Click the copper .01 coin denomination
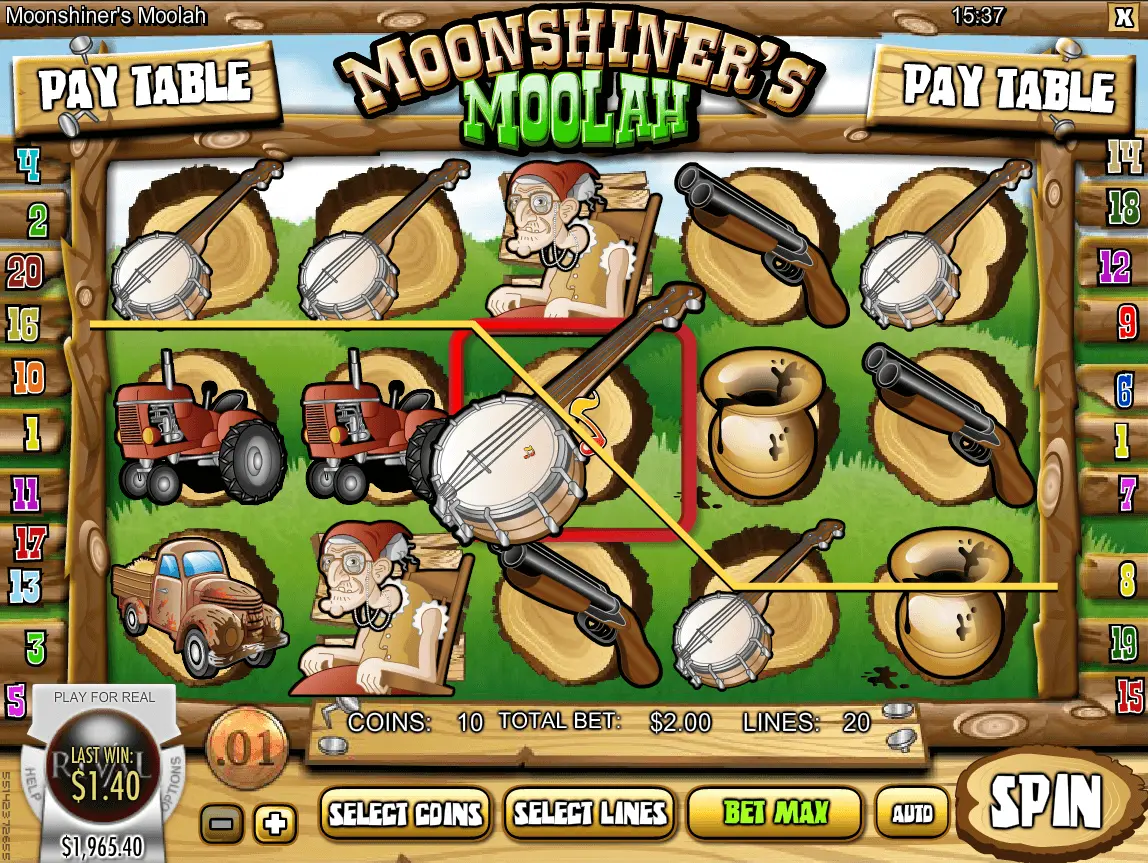Screen dimensions: 1148x863 pos(246,748)
